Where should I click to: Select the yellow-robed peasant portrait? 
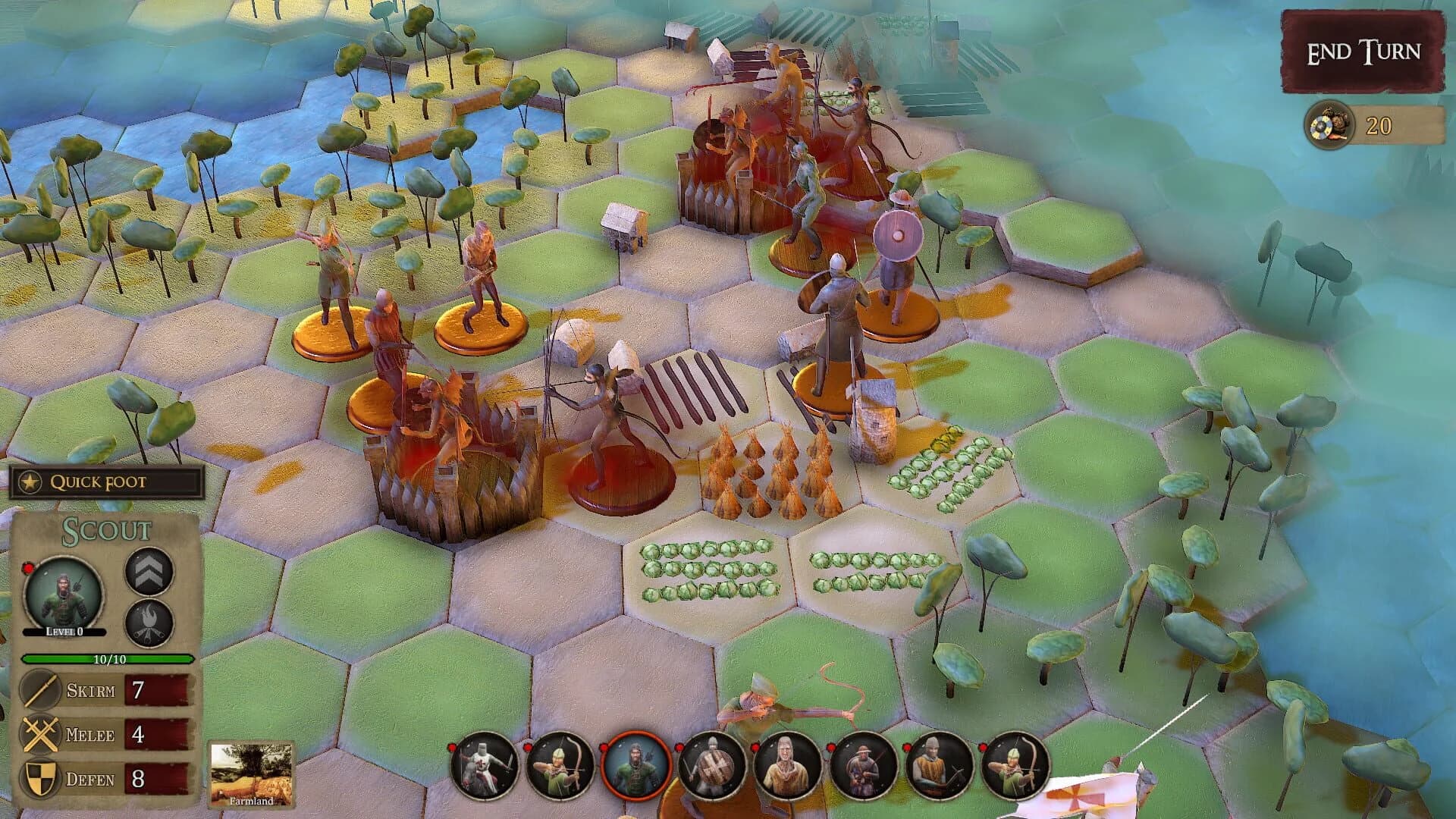[786, 767]
